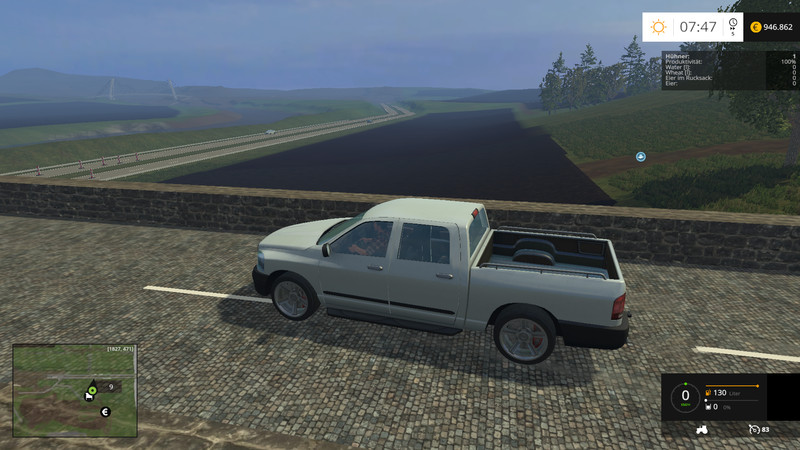800x450 pixels.
Task: Open the minimap in the corner
Action: pyautogui.click(x=74, y=390)
